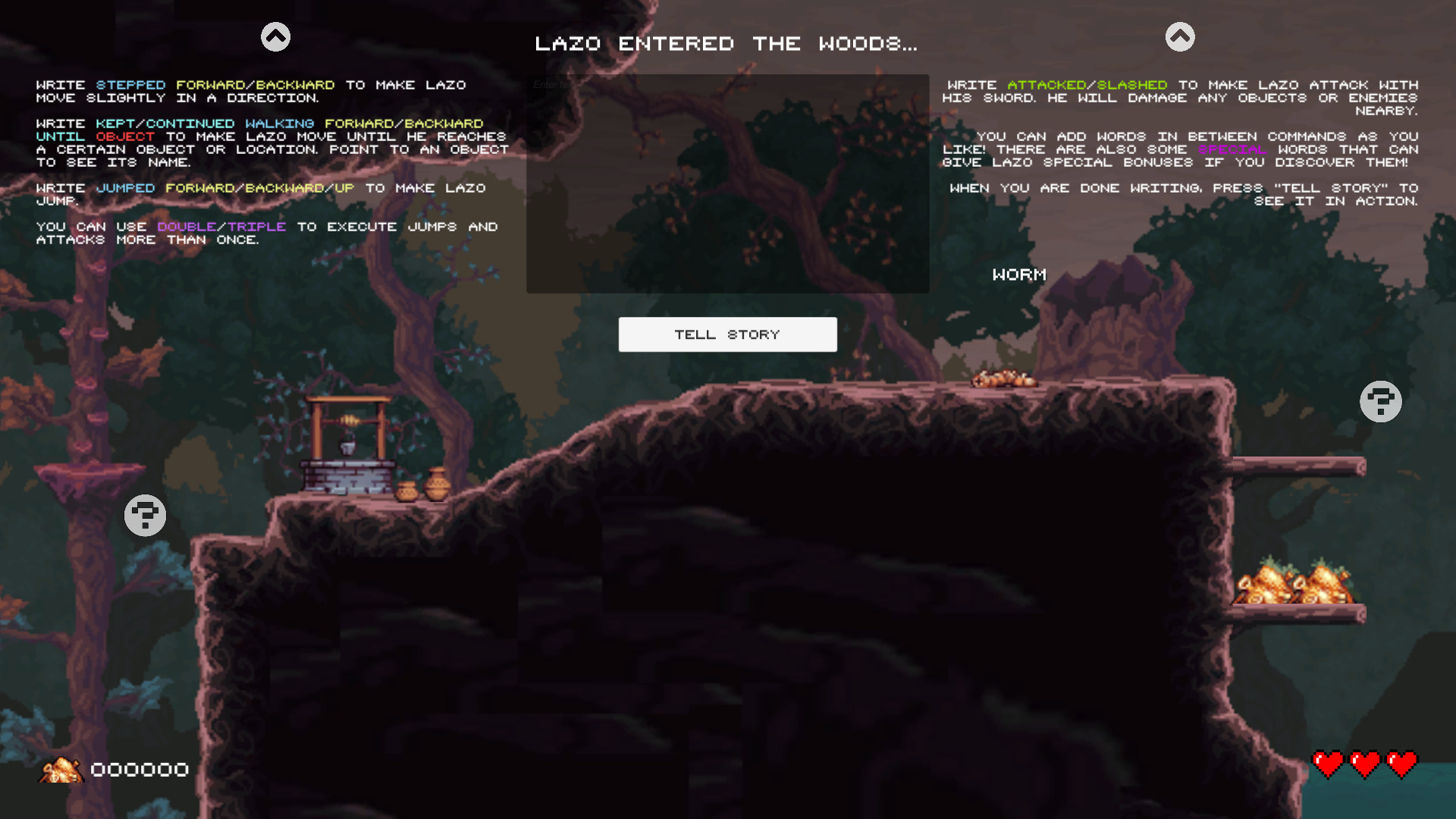Click the green ATTACKED keyword in the tutorial
This screenshot has height=819, width=1456.
pyautogui.click(x=1047, y=85)
